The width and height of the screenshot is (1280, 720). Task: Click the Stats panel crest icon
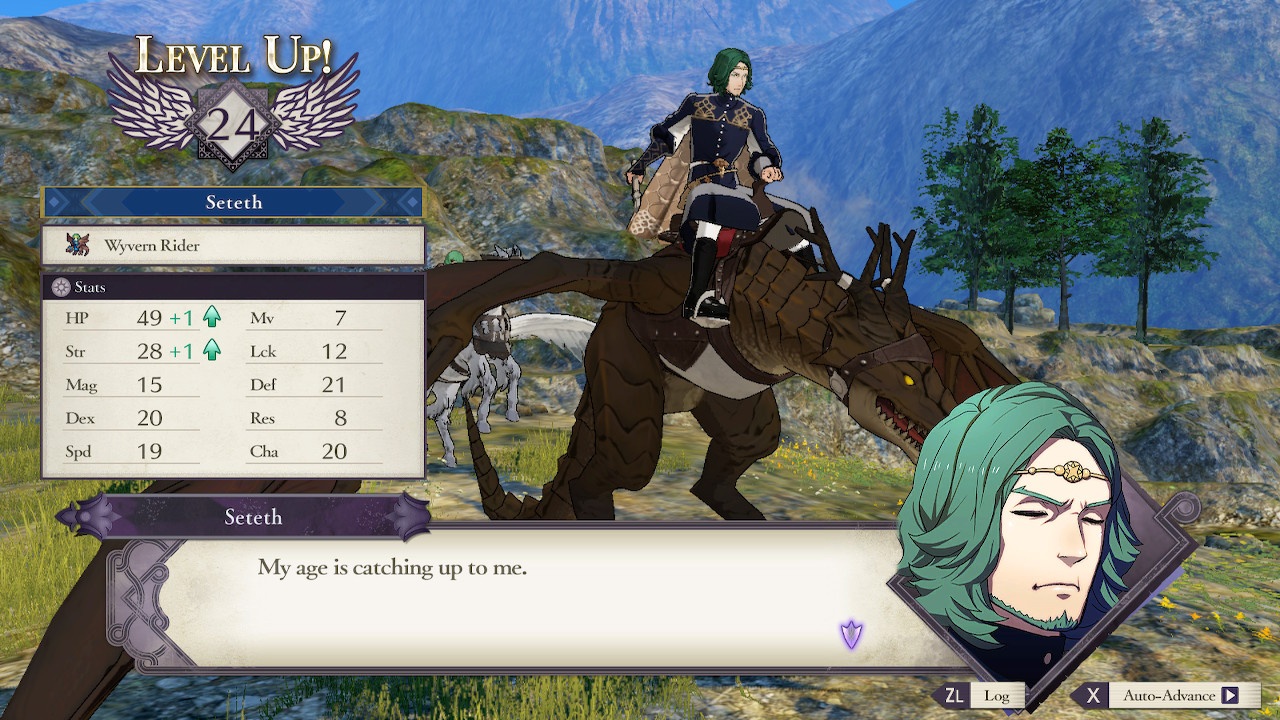(x=63, y=287)
